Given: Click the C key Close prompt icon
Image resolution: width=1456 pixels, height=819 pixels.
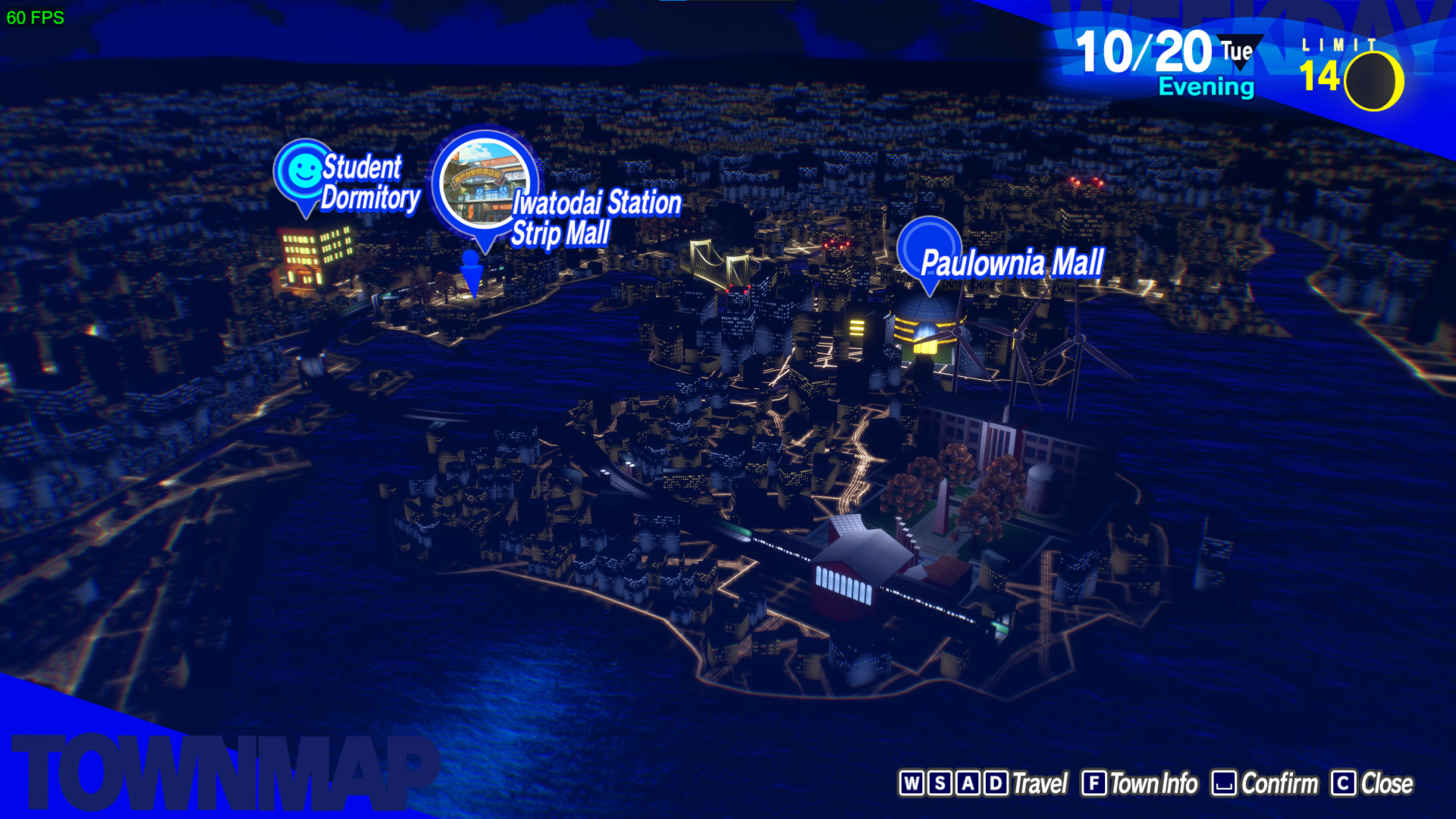Looking at the screenshot, I should tap(1345, 783).
